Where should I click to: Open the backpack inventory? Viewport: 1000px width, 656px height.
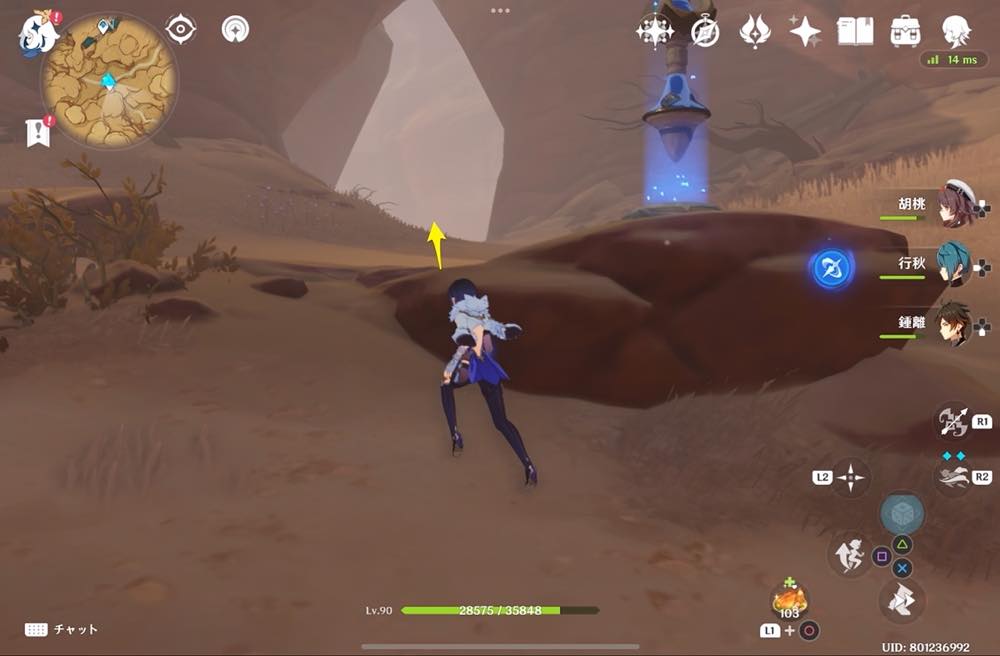tap(905, 31)
